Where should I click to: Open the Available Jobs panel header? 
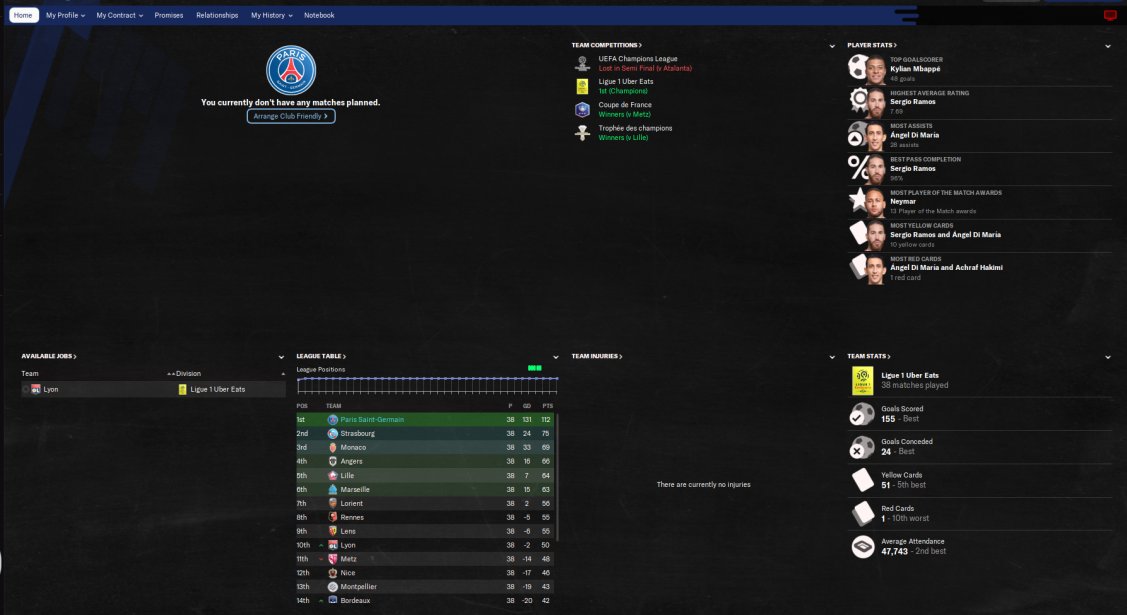[x=49, y=356]
